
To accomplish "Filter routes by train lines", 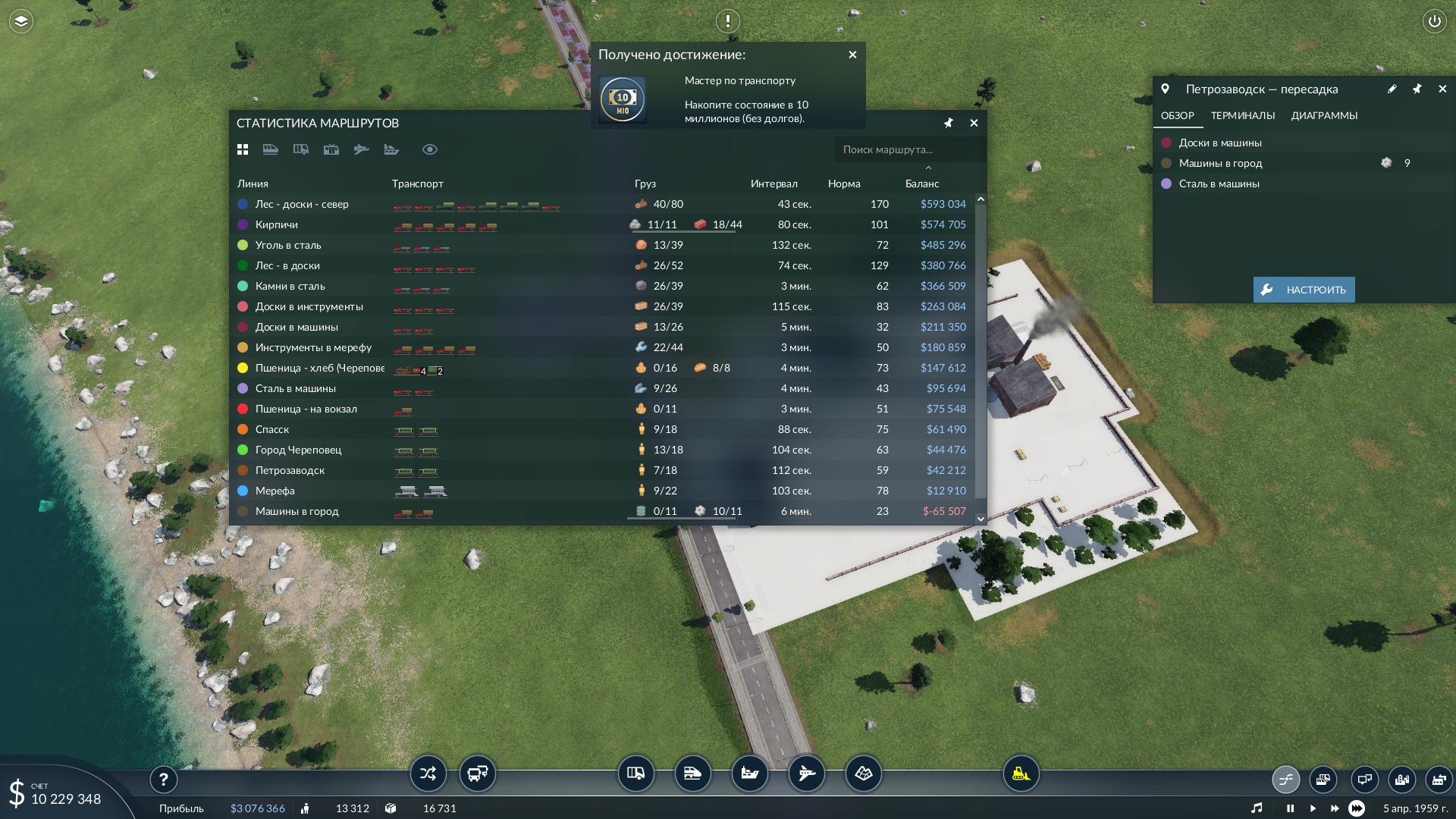I will coord(270,149).
